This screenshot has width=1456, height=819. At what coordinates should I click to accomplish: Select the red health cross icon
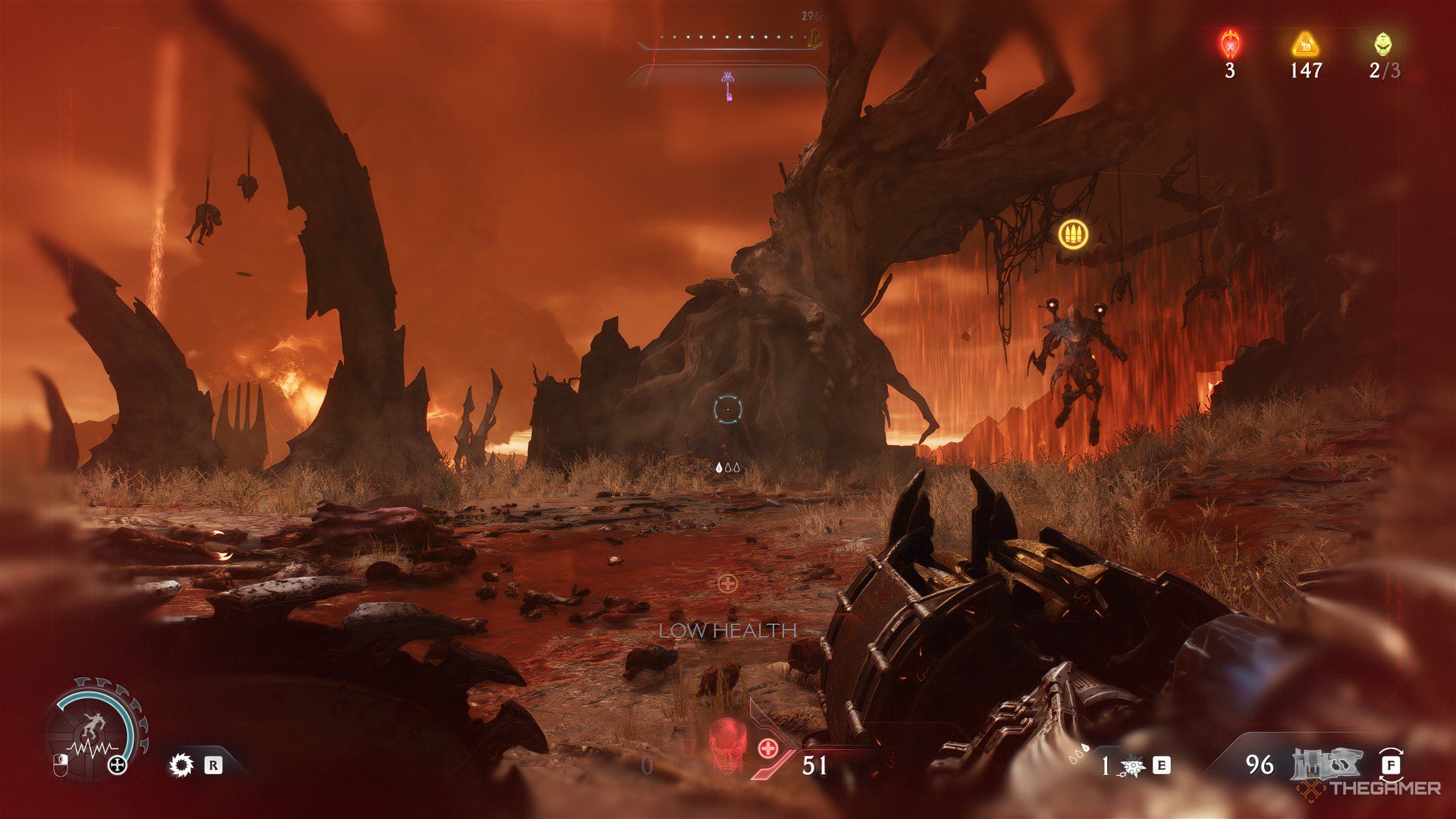pos(767,748)
